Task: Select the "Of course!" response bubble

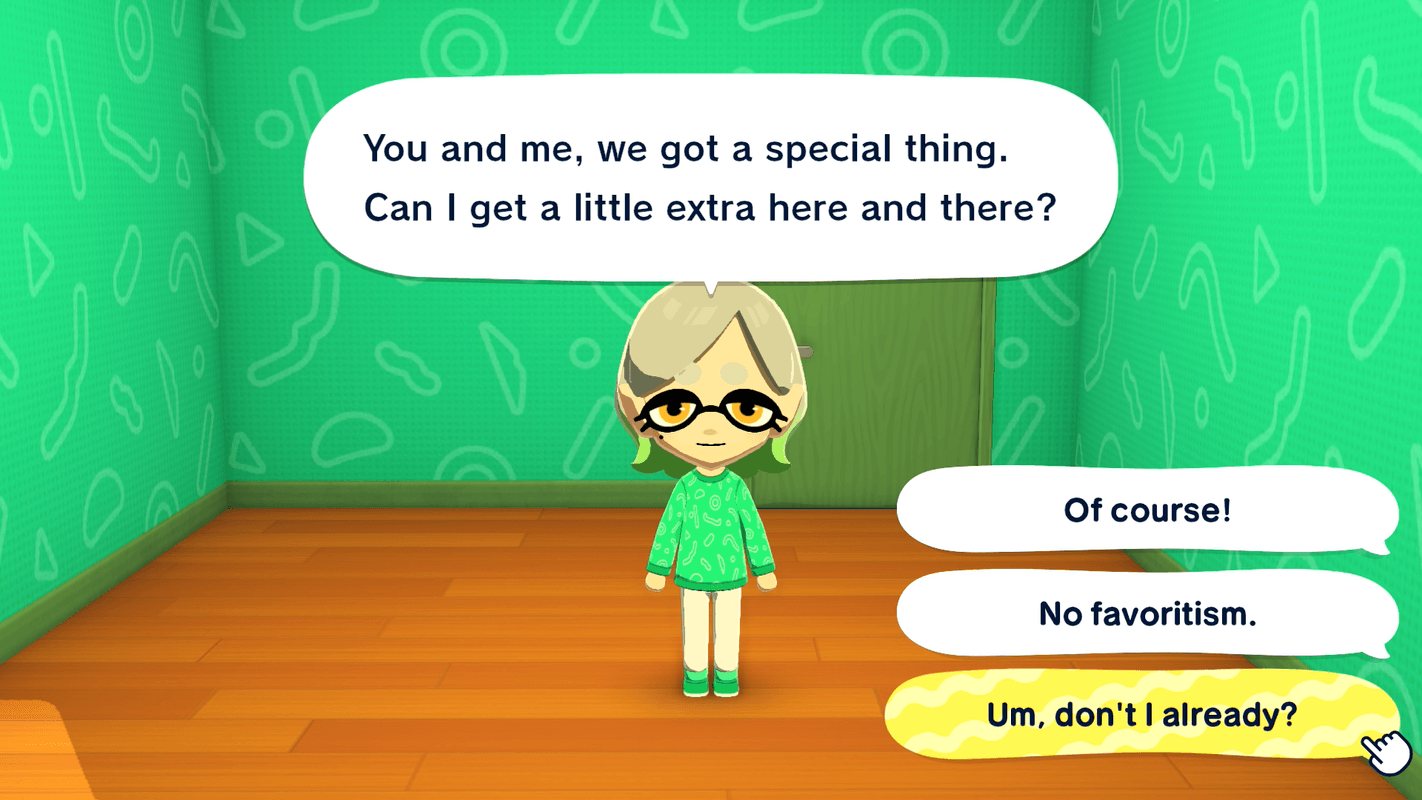Action: point(1146,511)
